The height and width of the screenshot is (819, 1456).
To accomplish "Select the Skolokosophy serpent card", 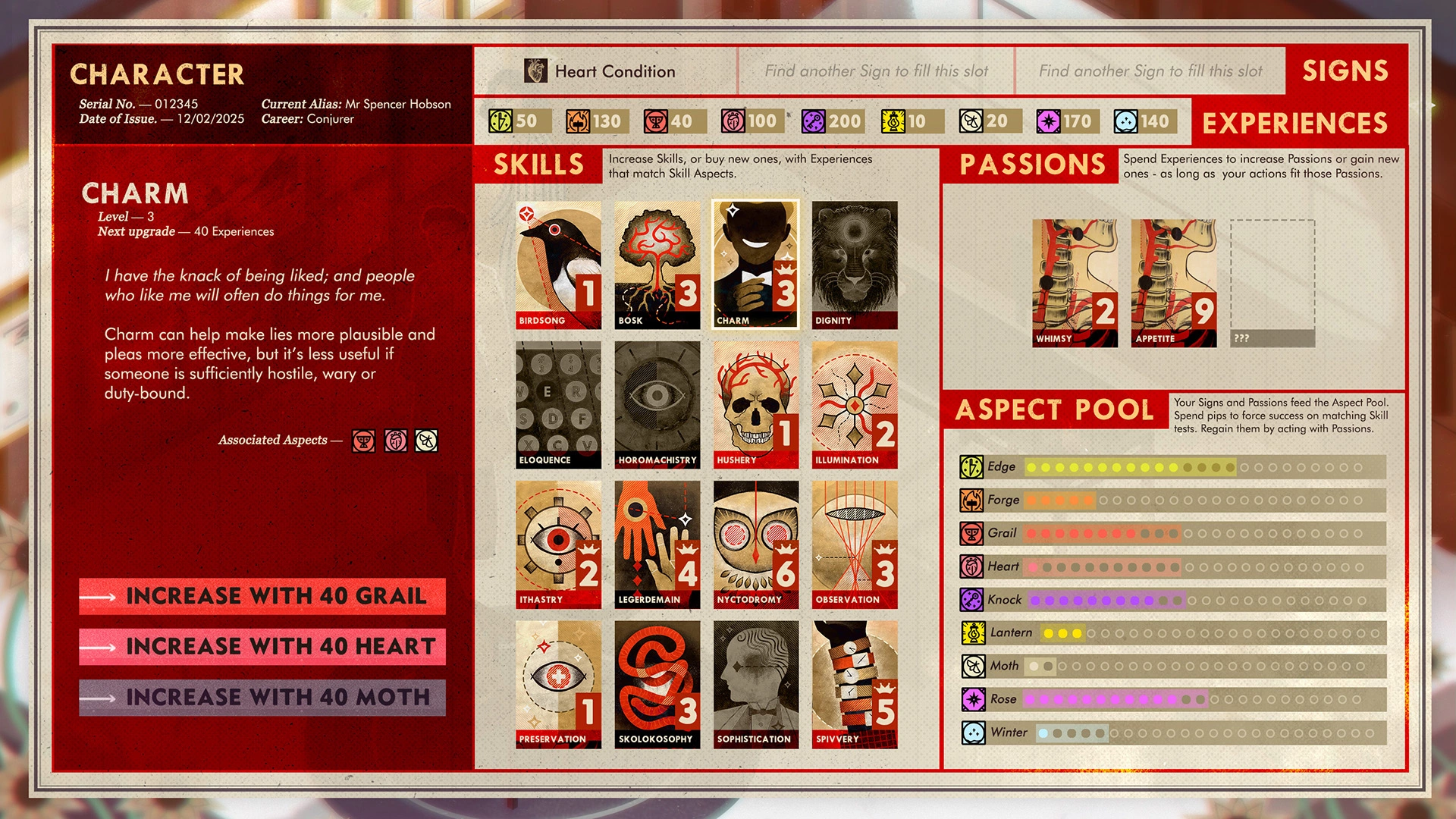I will click(x=657, y=684).
